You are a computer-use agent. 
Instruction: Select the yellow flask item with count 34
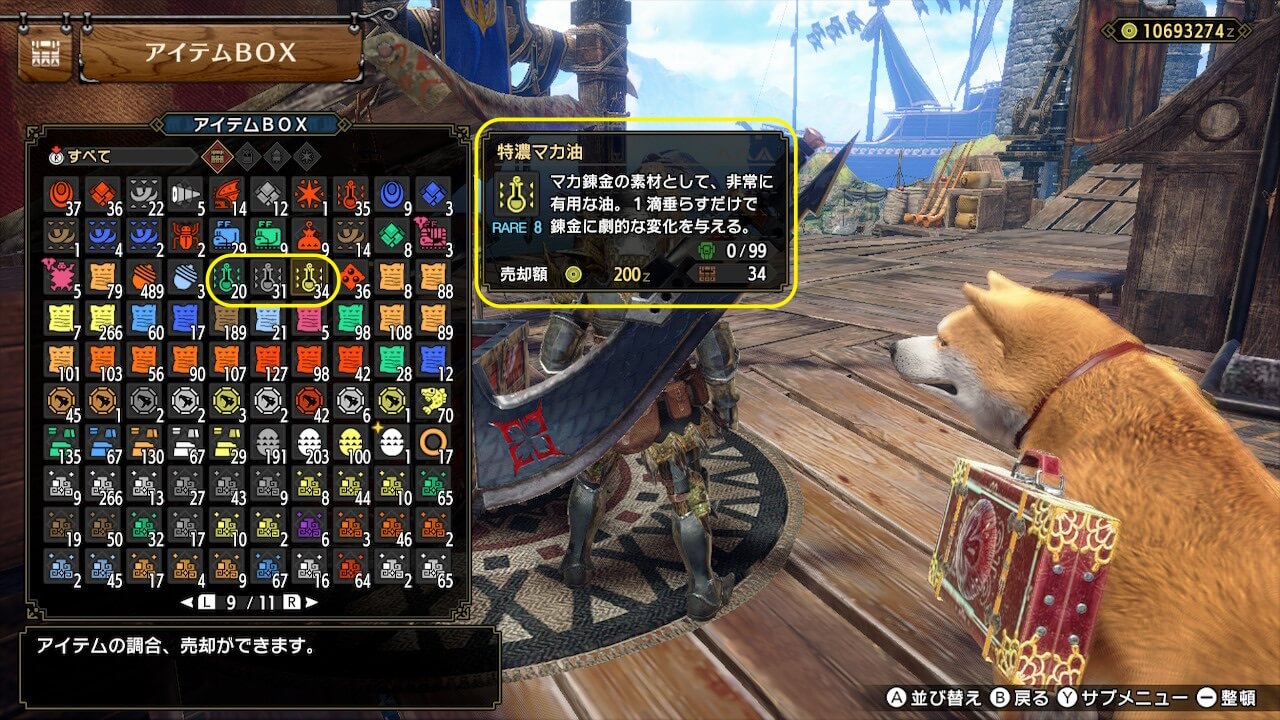(x=309, y=278)
